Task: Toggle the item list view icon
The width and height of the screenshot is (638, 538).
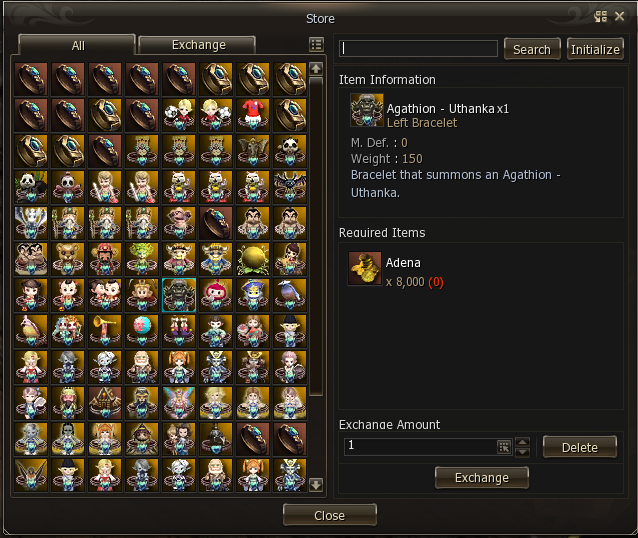Action: [316, 45]
